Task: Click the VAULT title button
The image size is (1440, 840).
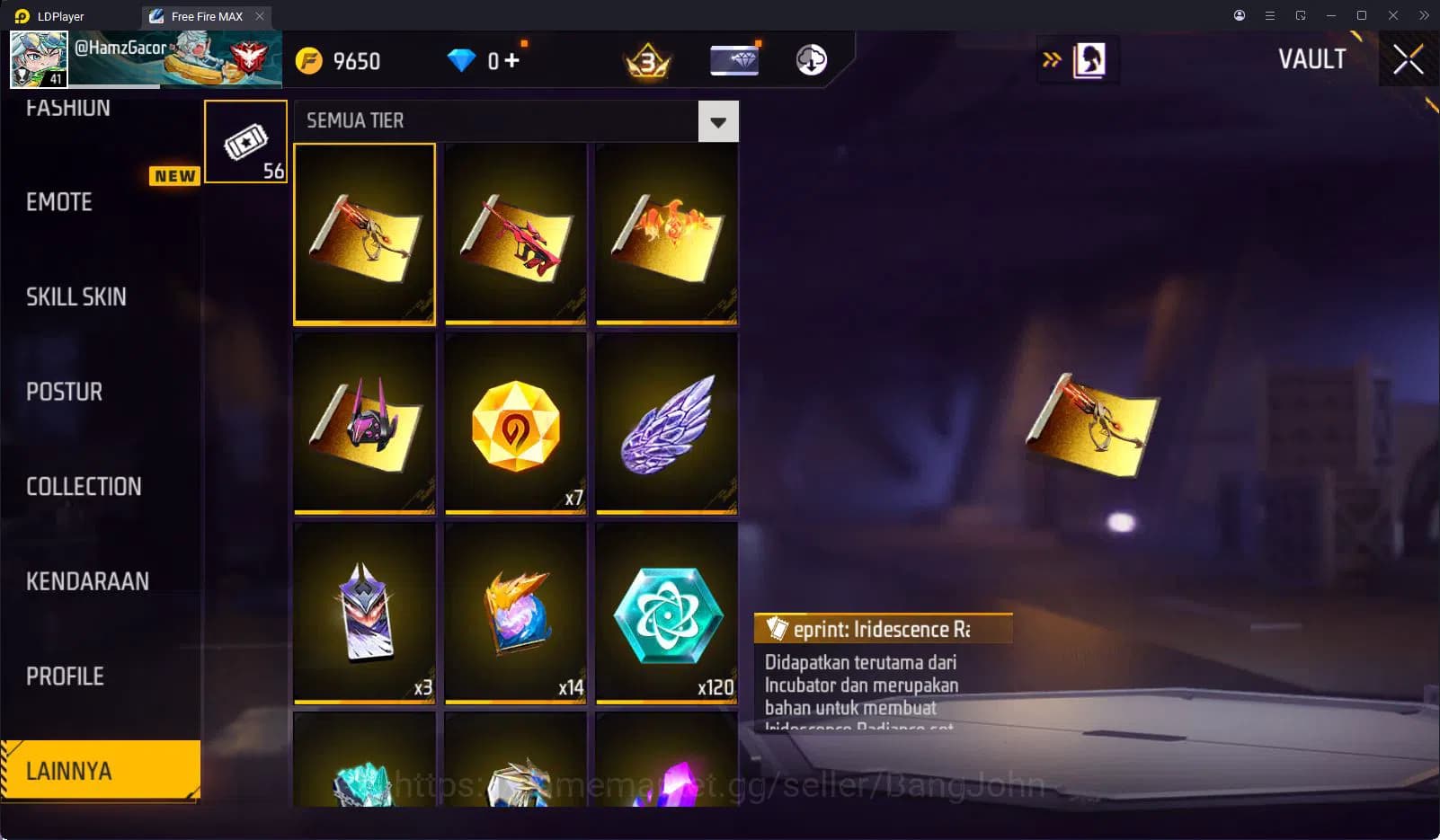Action: (x=1312, y=59)
